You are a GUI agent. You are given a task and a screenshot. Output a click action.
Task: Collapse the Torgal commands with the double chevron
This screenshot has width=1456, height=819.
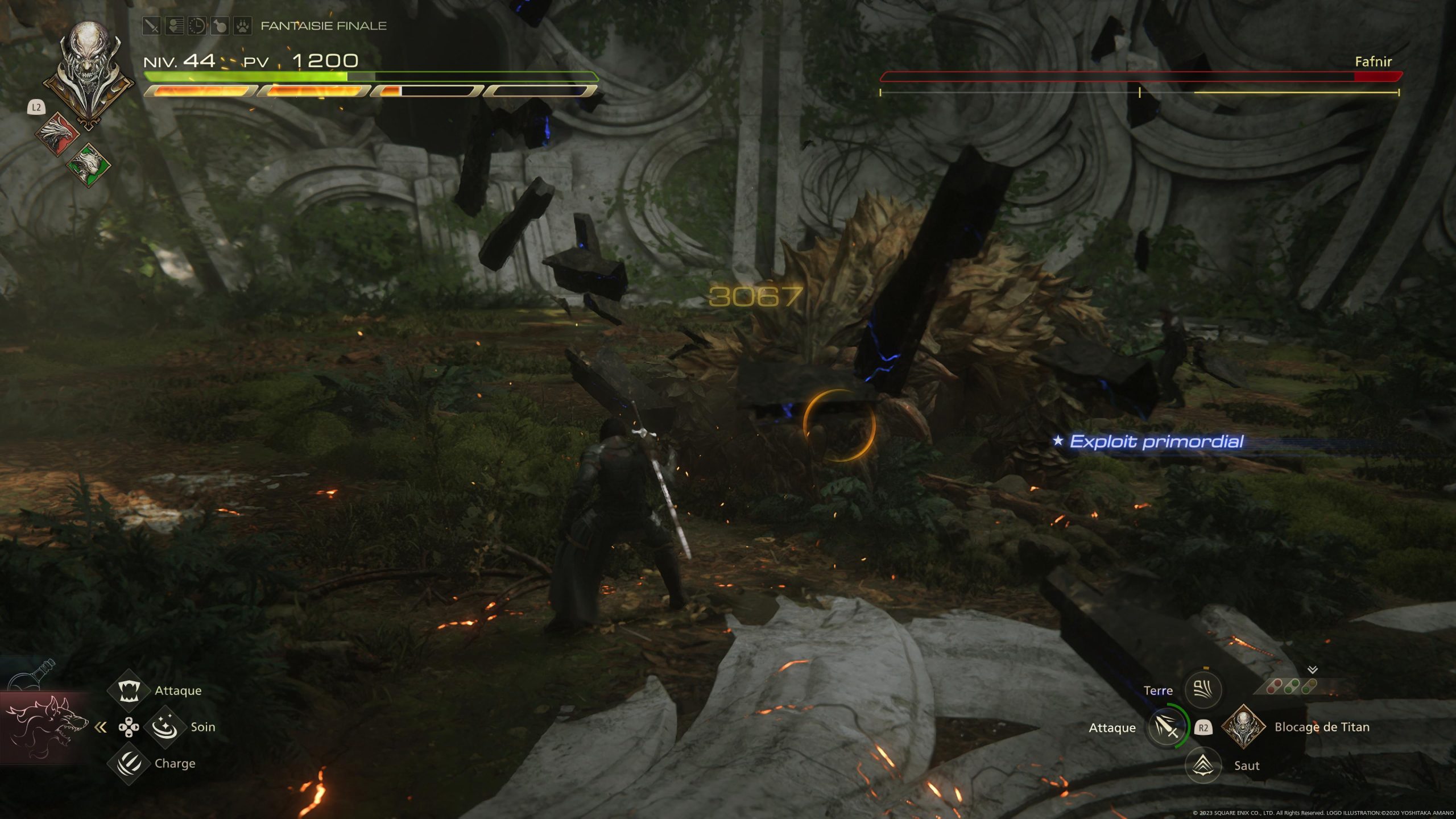[x=101, y=727]
